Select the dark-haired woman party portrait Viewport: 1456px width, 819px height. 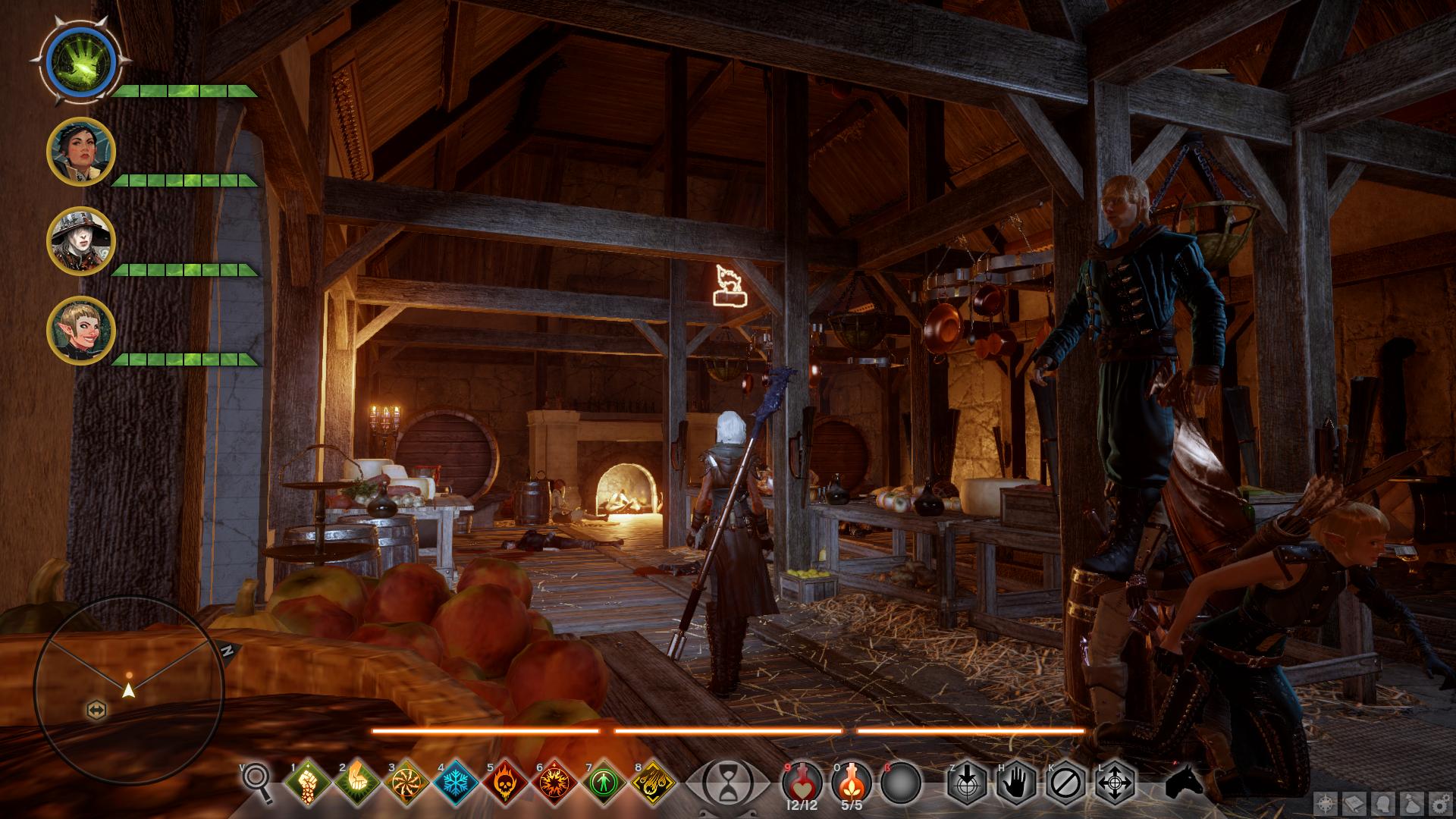(80, 152)
